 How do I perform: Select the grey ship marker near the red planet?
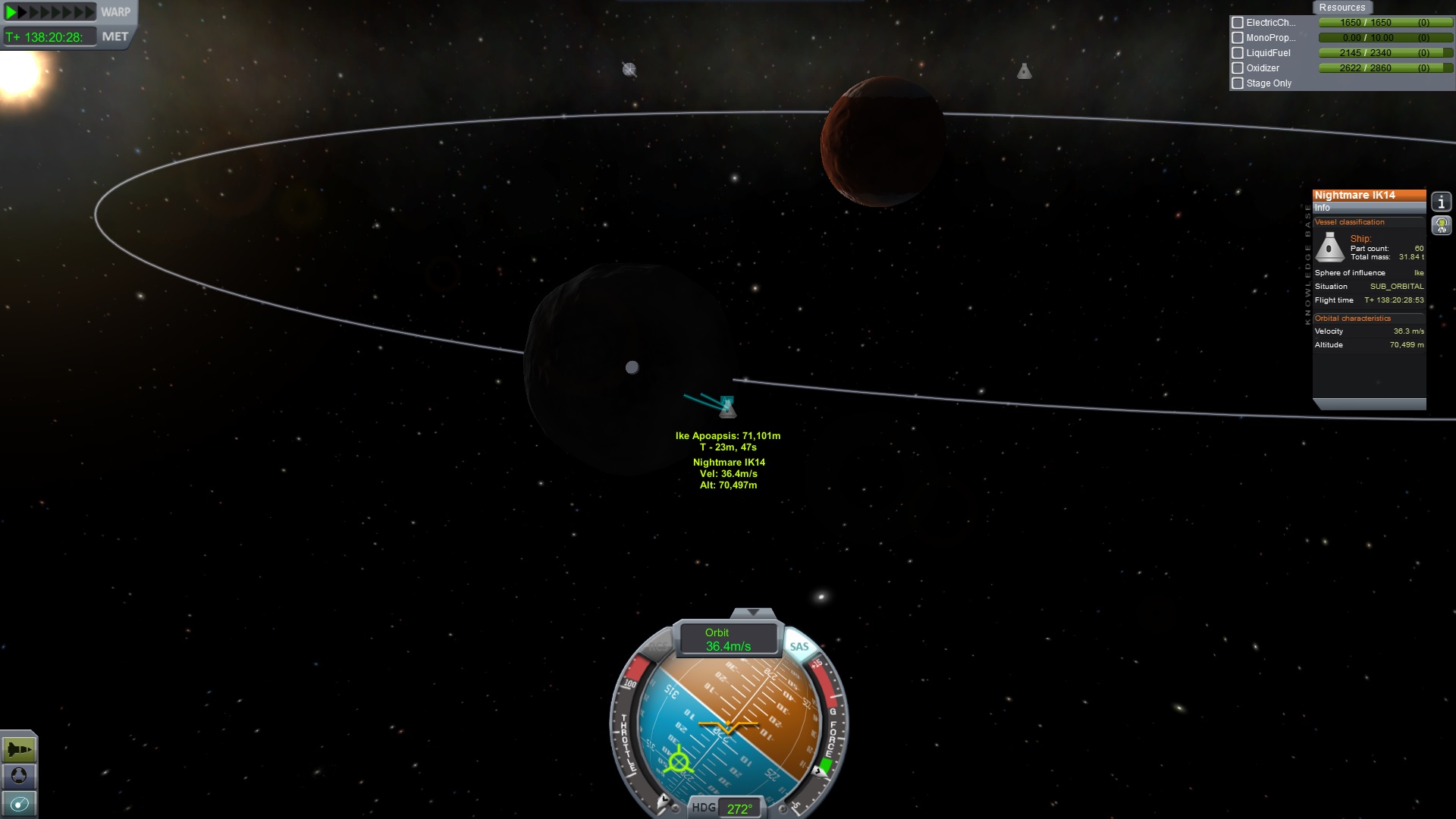pos(1024,71)
